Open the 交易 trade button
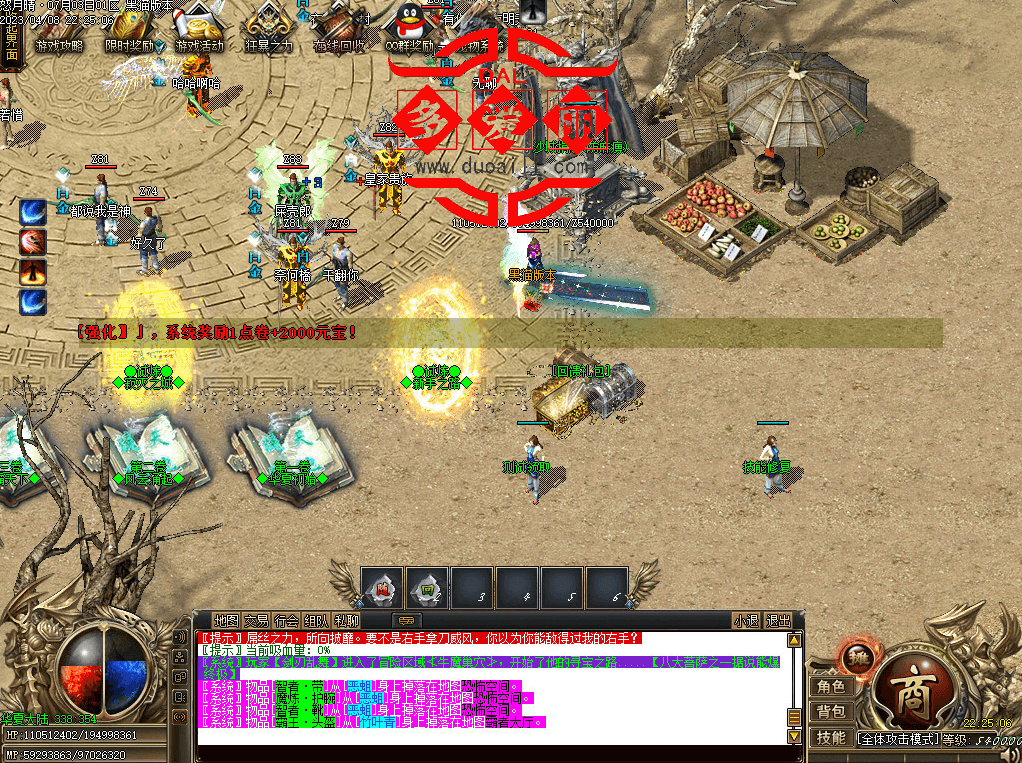 pyautogui.click(x=256, y=620)
